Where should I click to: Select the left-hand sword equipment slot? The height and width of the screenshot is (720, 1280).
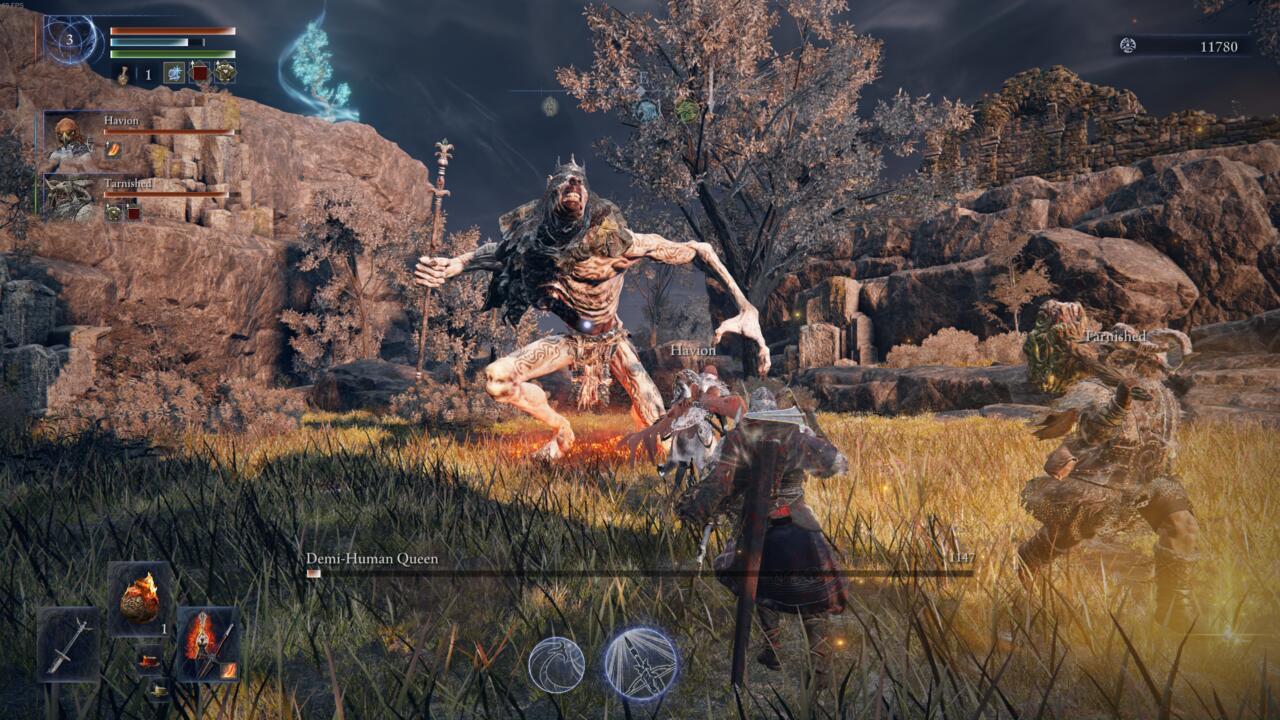(x=69, y=646)
